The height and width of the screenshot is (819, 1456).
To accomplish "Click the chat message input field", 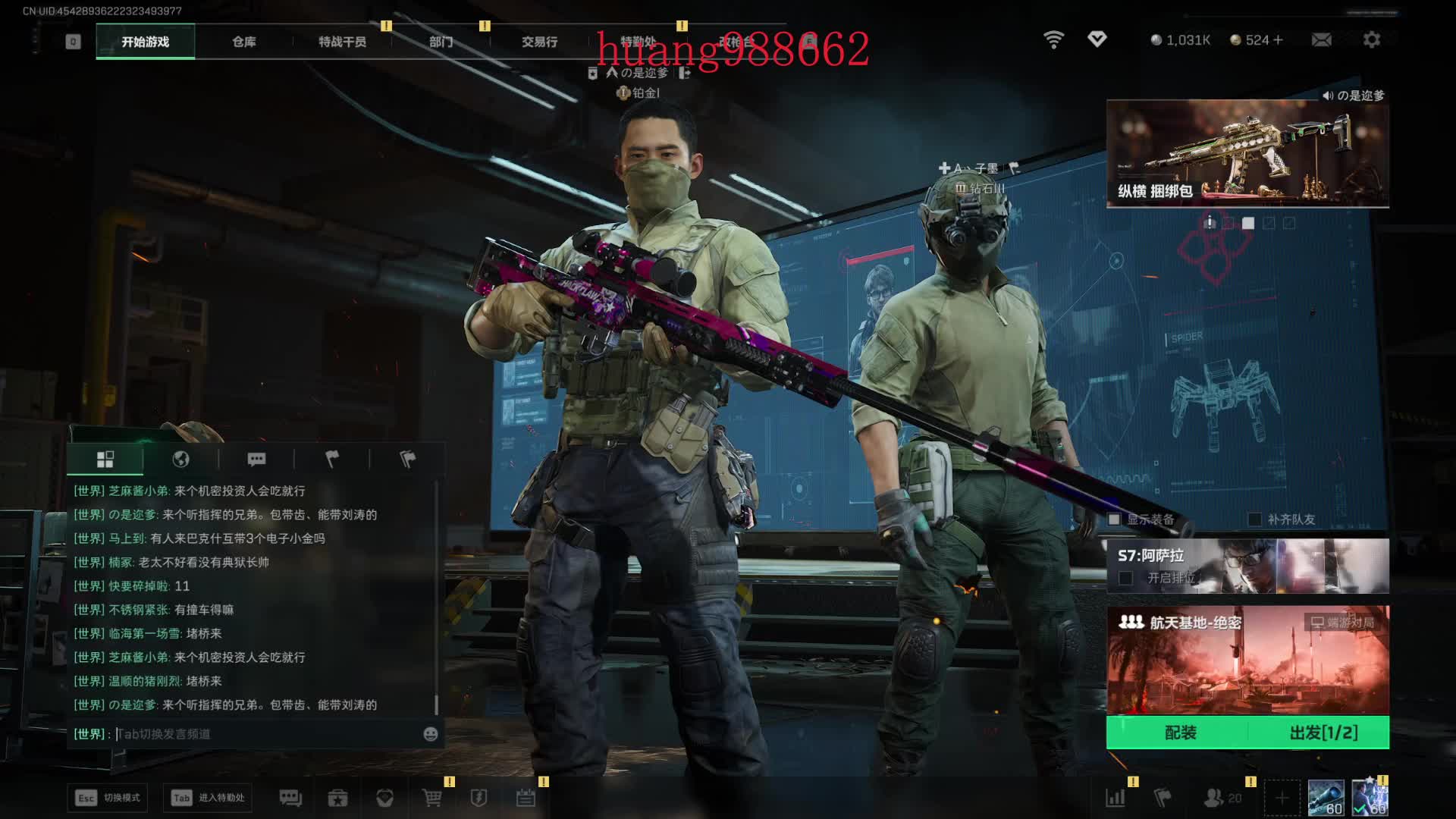I will (265, 734).
